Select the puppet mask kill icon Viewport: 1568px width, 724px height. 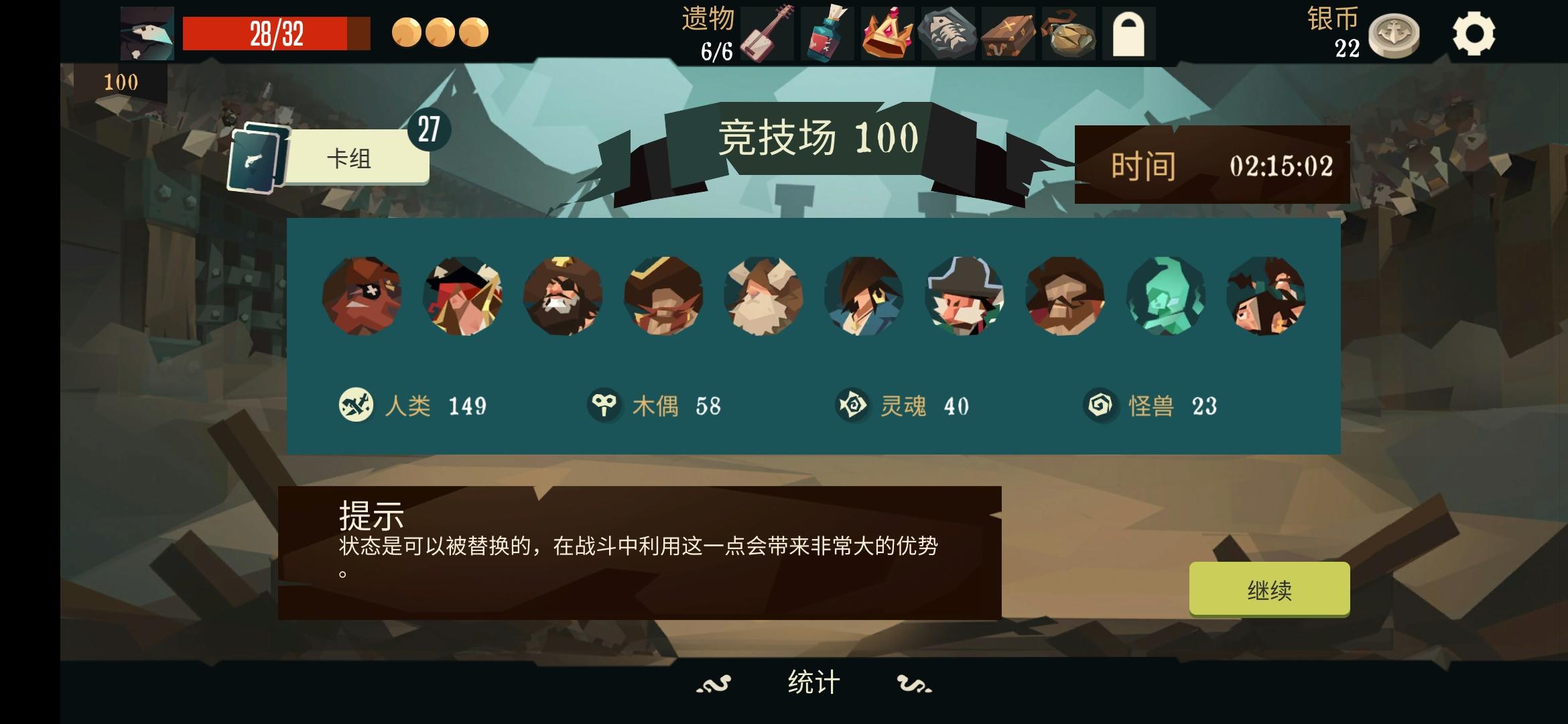[x=605, y=402]
